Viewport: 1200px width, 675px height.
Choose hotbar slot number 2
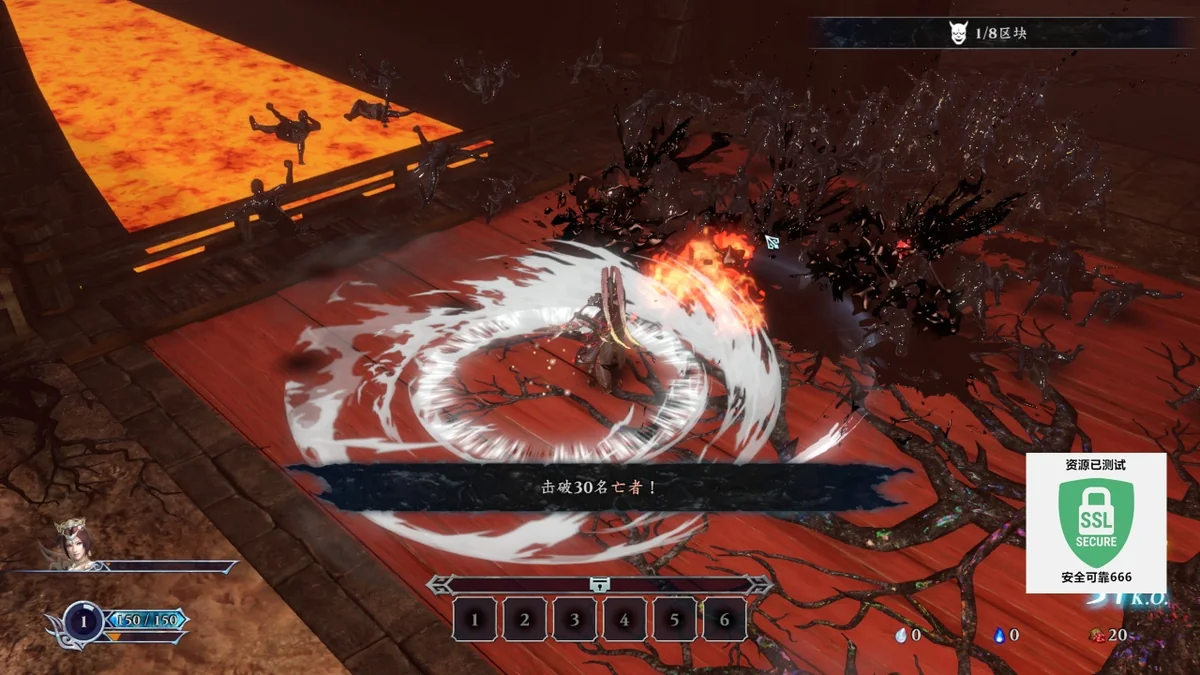point(525,620)
